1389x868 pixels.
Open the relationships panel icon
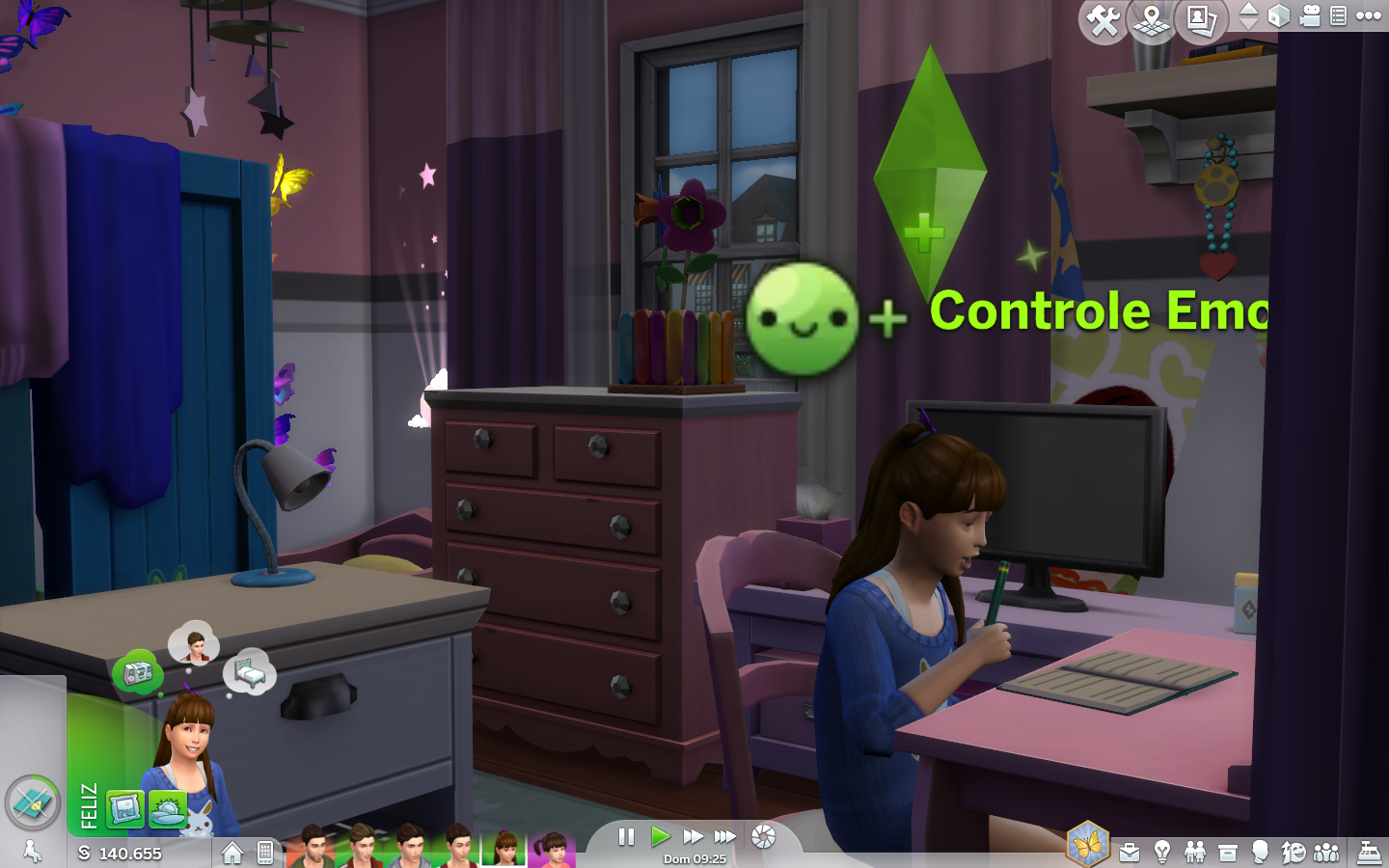click(x=1195, y=853)
